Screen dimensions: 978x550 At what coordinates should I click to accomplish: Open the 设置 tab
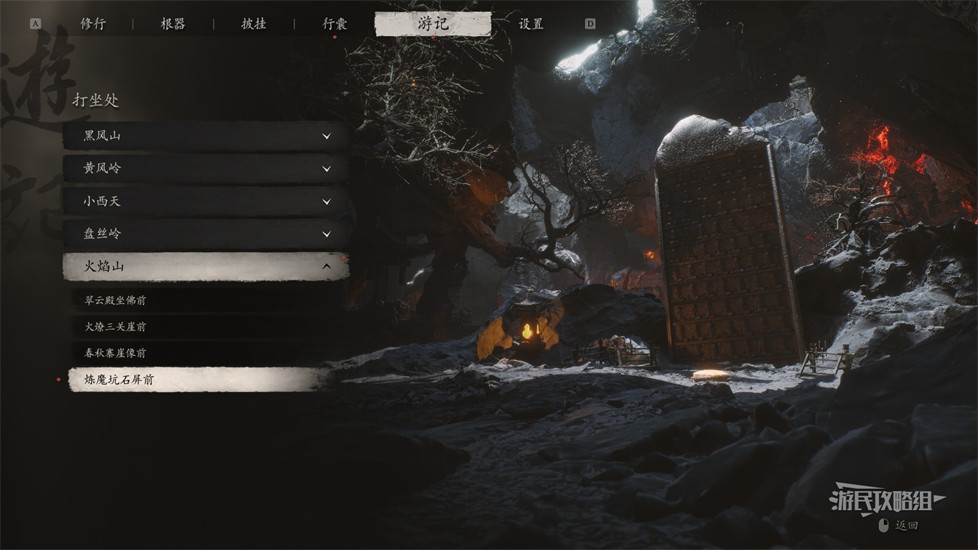point(531,23)
